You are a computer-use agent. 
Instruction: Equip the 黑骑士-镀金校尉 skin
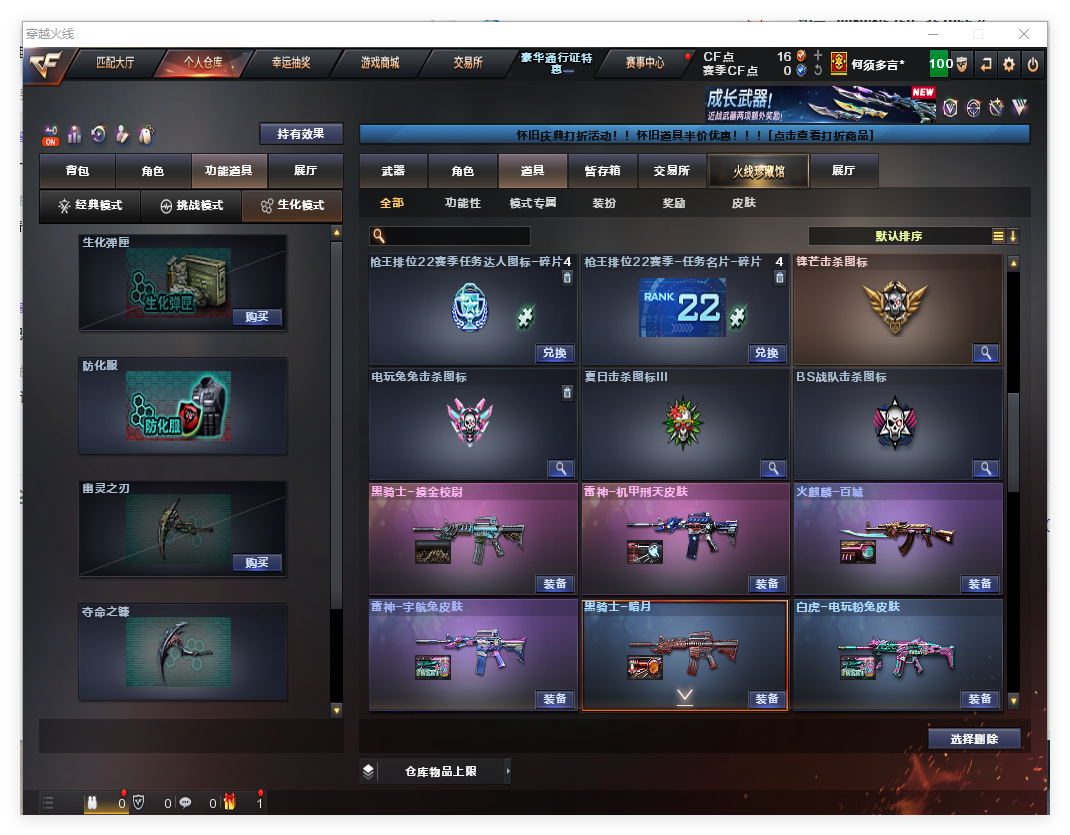pos(554,584)
